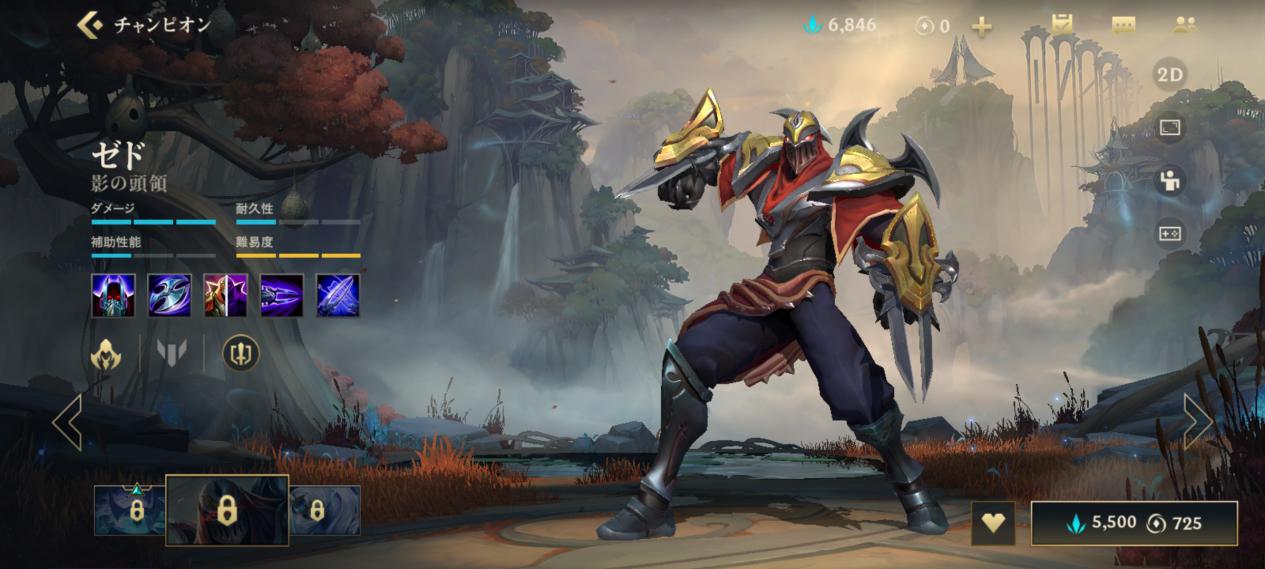Select the Death Mark ultimate icon
The width and height of the screenshot is (1265, 569).
pos(338,296)
